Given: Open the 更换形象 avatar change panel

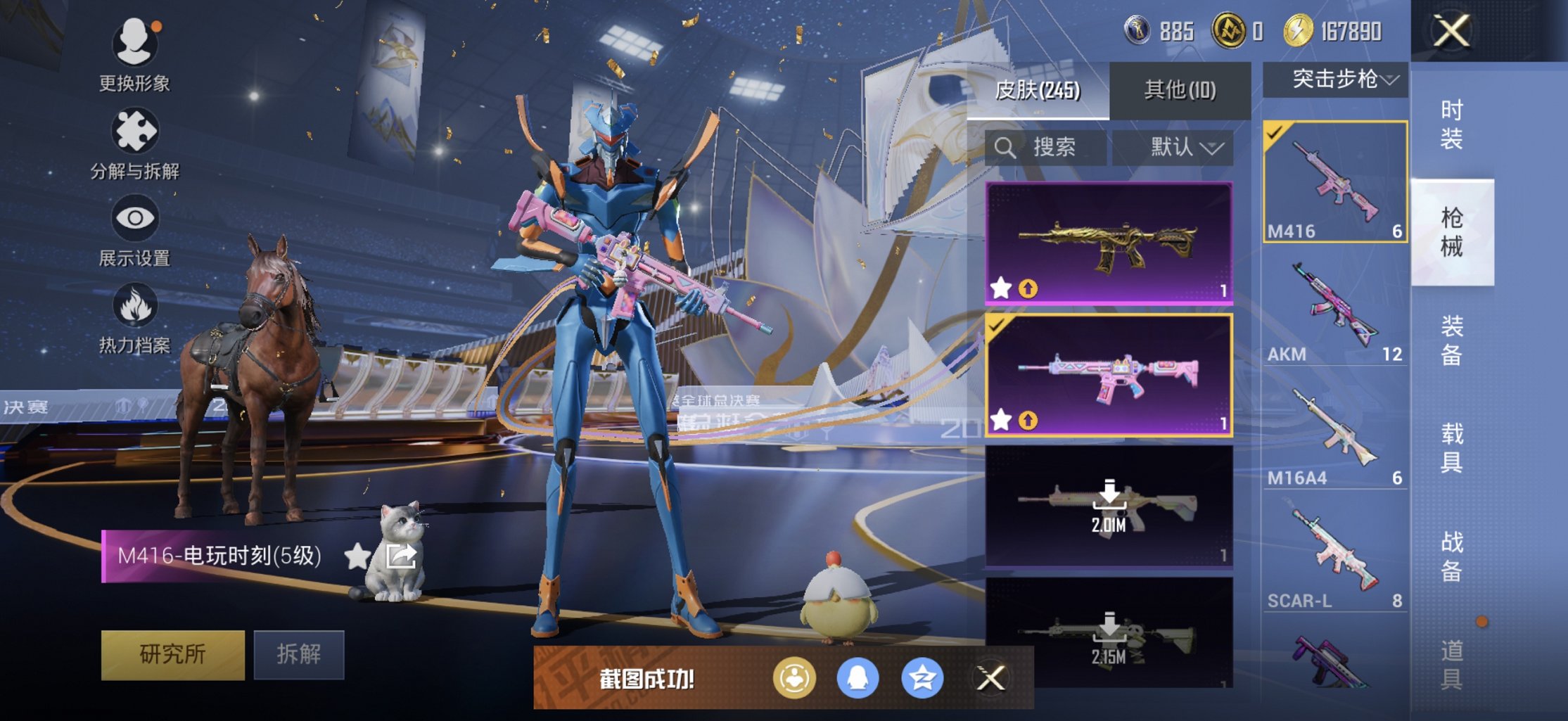Looking at the screenshot, I should click(x=136, y=42).
